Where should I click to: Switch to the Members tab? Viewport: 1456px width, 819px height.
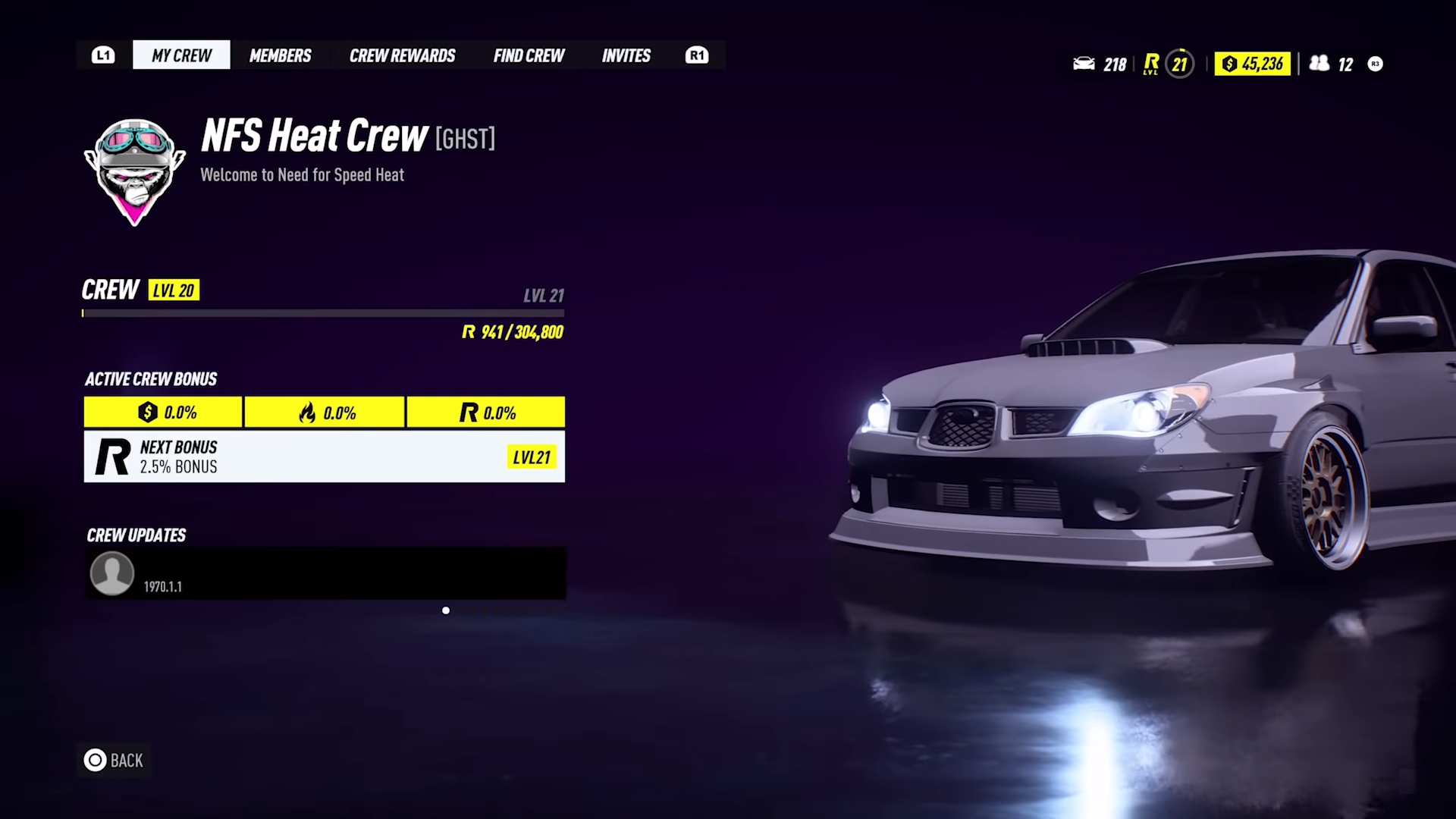(280, 55)
